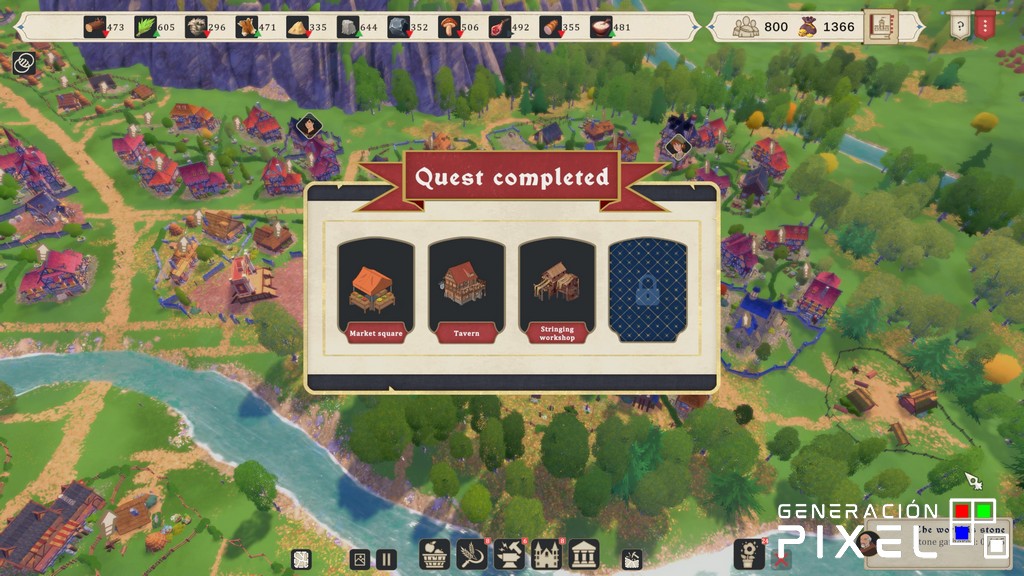1024x576 pixels.
Task: Select the pickaxe terrain tool
Action: coord(632,559)
